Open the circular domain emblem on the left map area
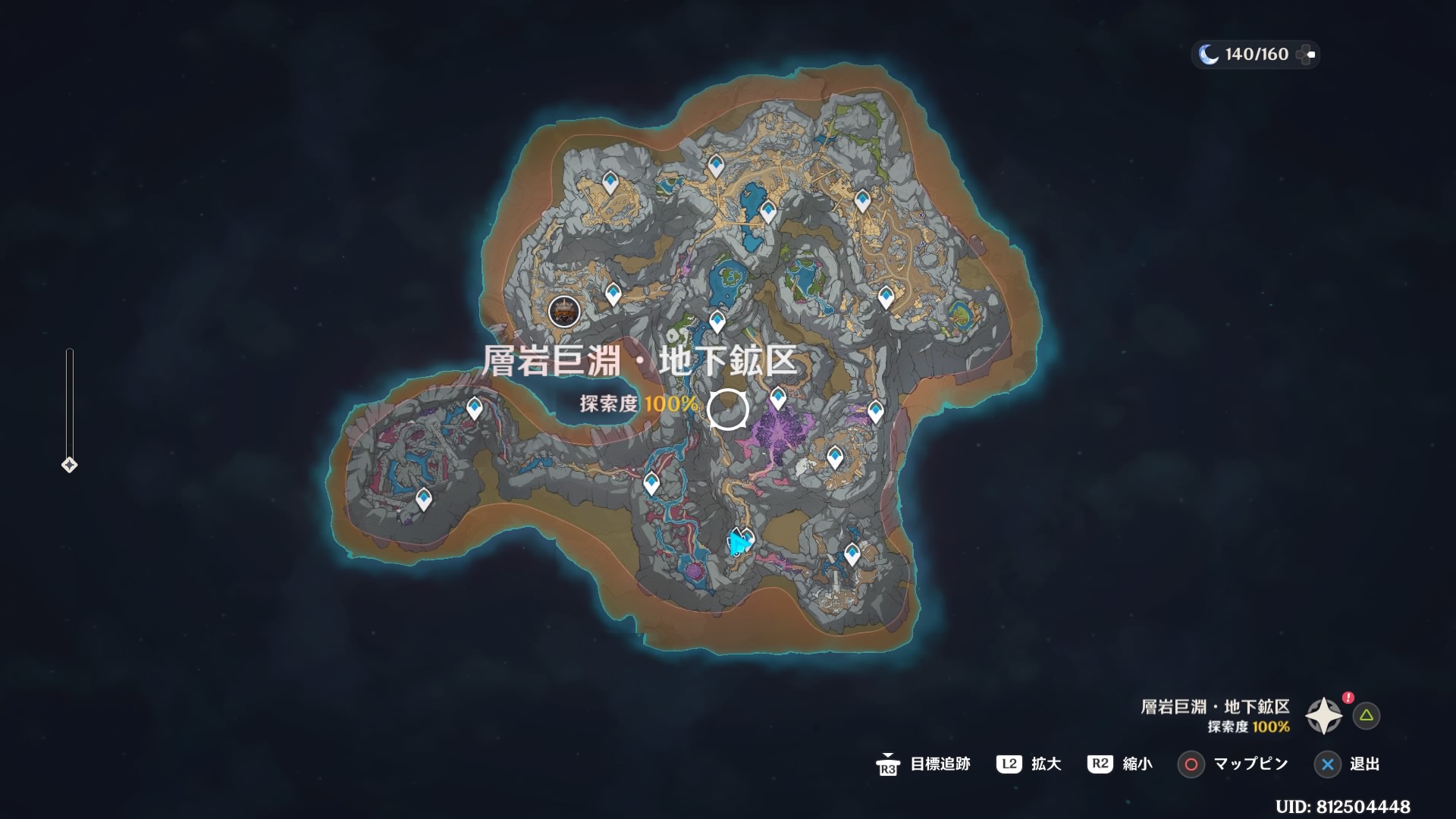The height and width of the screenshot is (819, 1456). pos(564,312)
